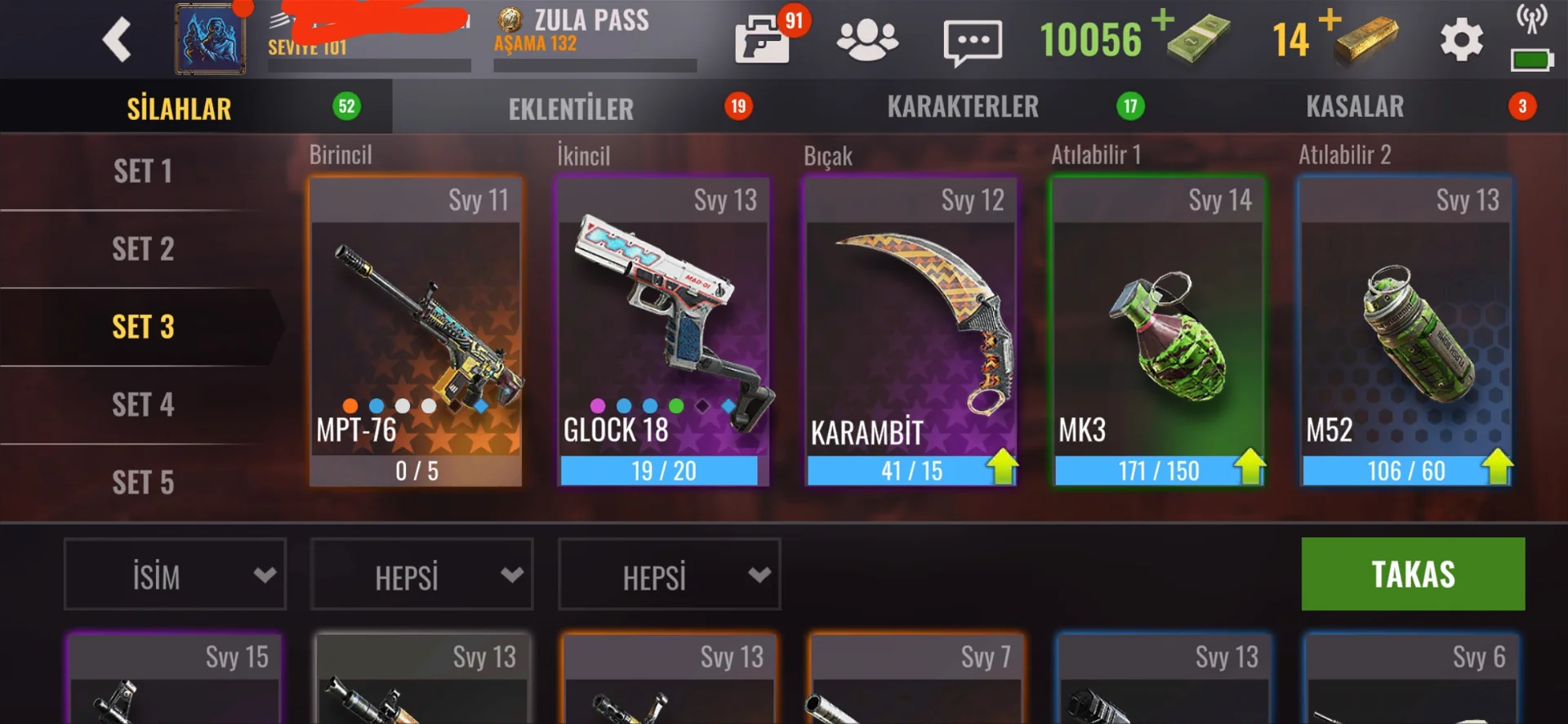Go back with the arrow button
Screen dimensions: 1568x724
coord(117,39)
